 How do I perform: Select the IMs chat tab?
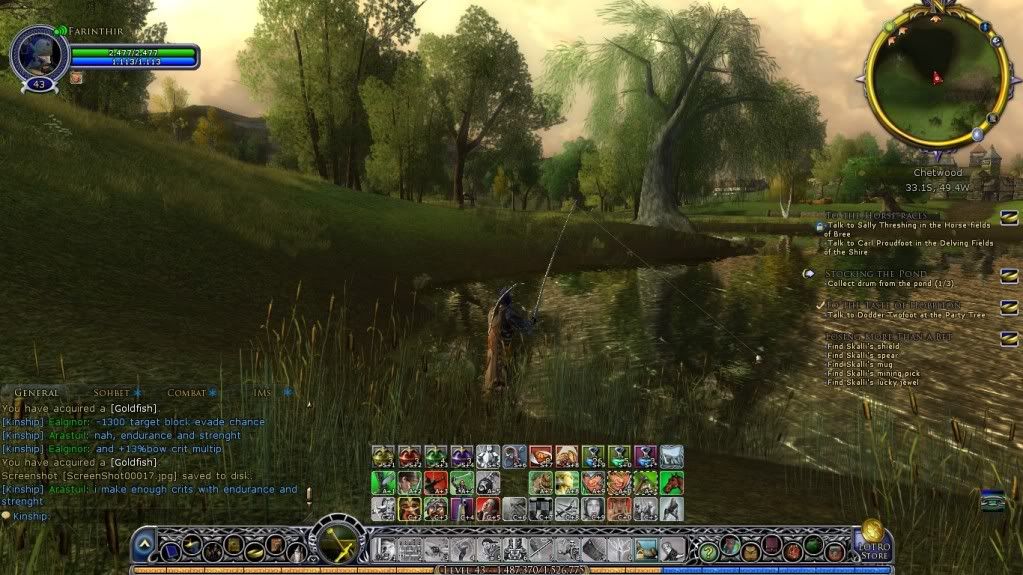(262, 393)
